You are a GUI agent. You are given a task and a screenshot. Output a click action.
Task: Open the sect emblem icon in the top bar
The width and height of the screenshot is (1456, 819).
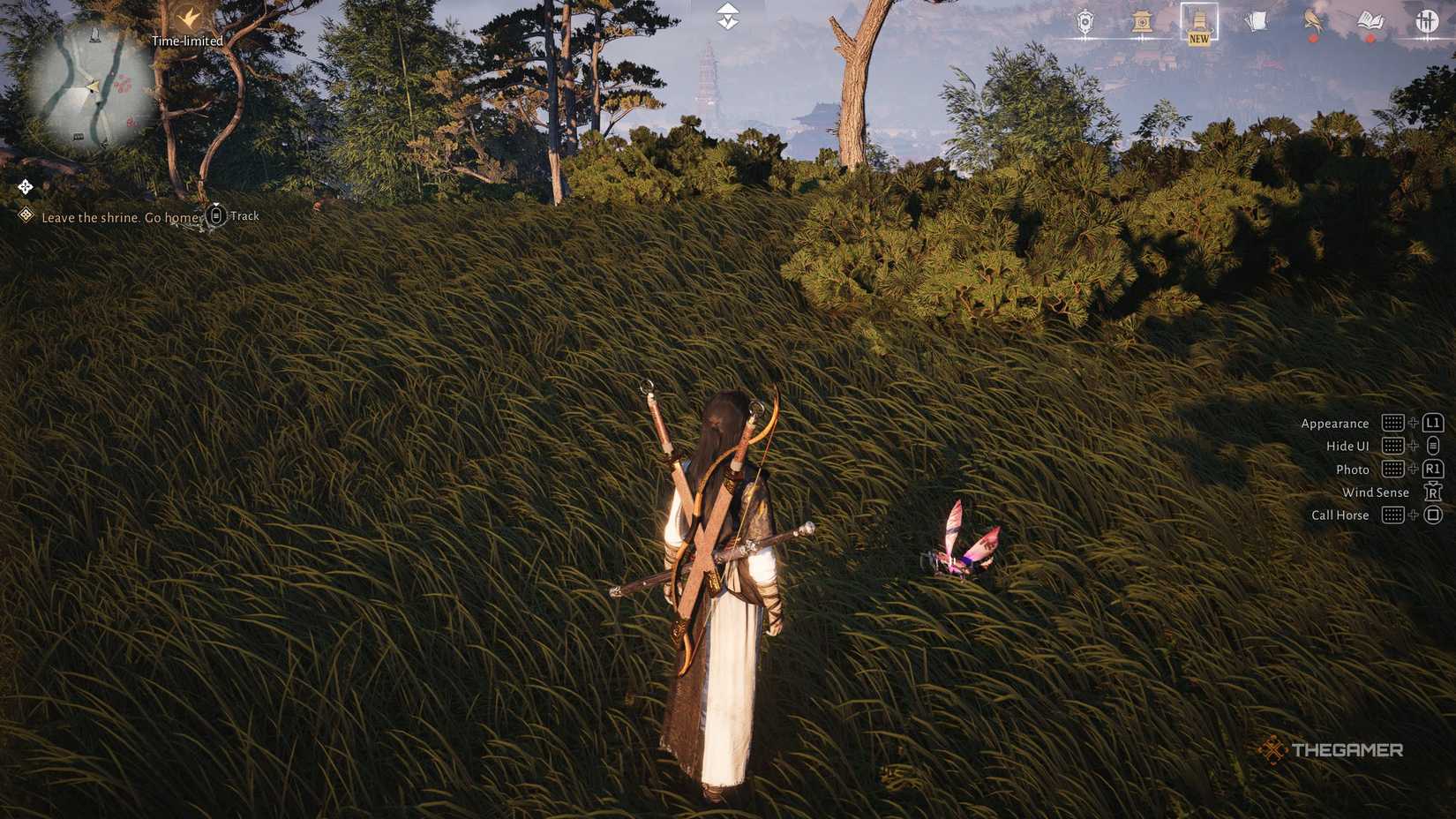click(1085, 21)
